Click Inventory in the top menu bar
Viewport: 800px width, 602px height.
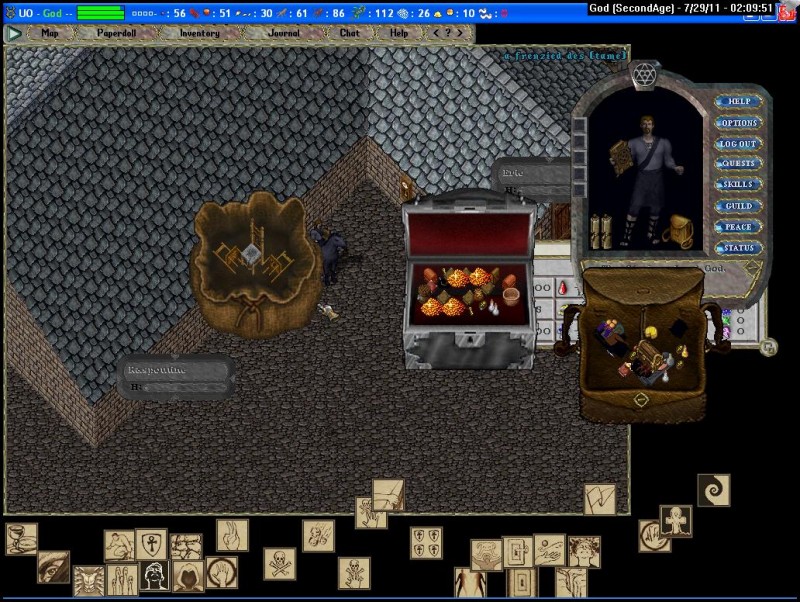(199, 33)
